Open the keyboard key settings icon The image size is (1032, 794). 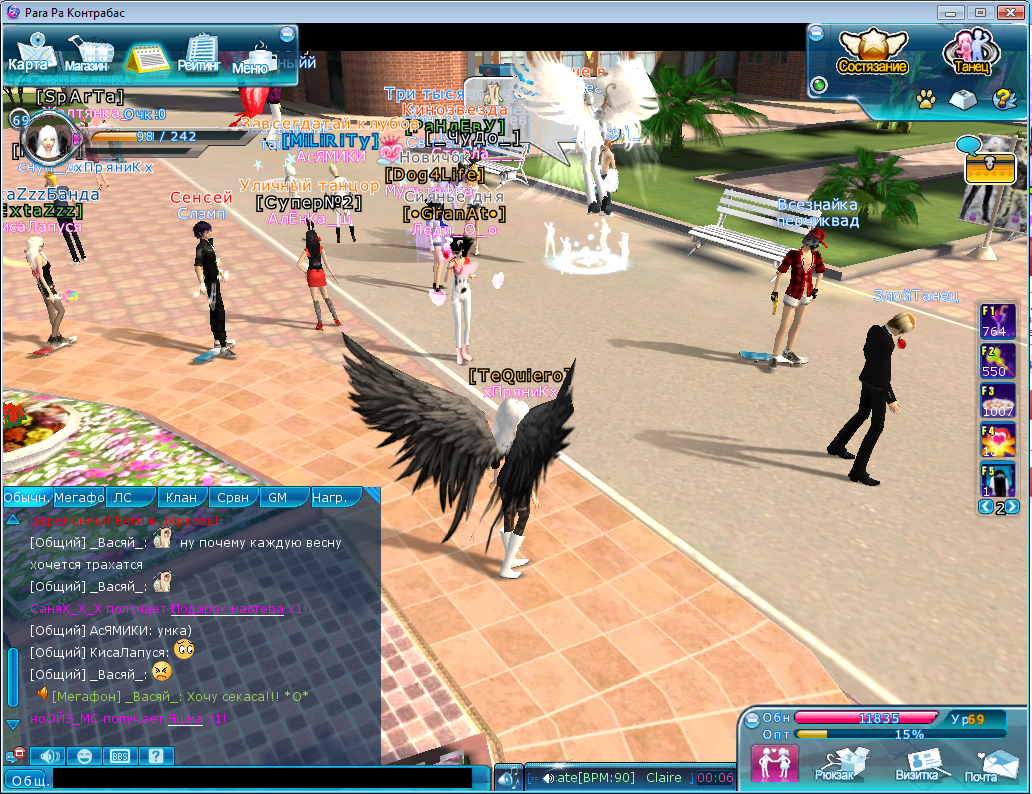[x=964, y=99]
